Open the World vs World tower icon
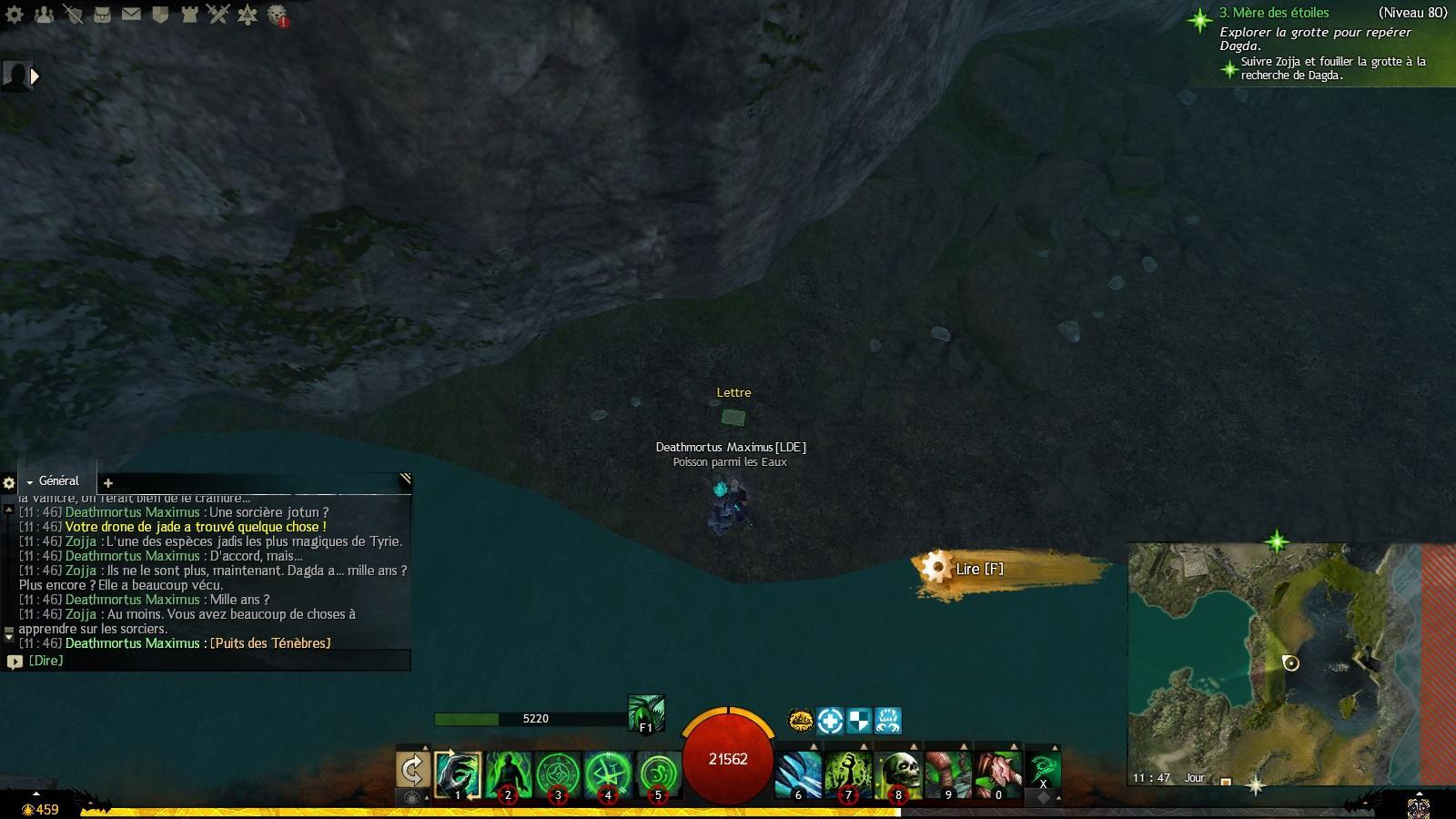The height and width of the screenshot is (819, 1456). point(189,15)
